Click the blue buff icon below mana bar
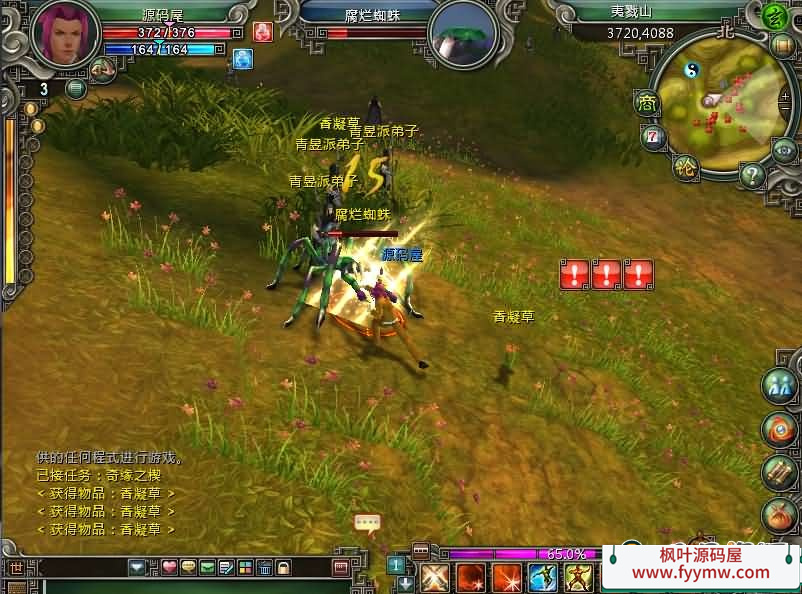This screenshot has height=594, width=802. pos(242,59)
